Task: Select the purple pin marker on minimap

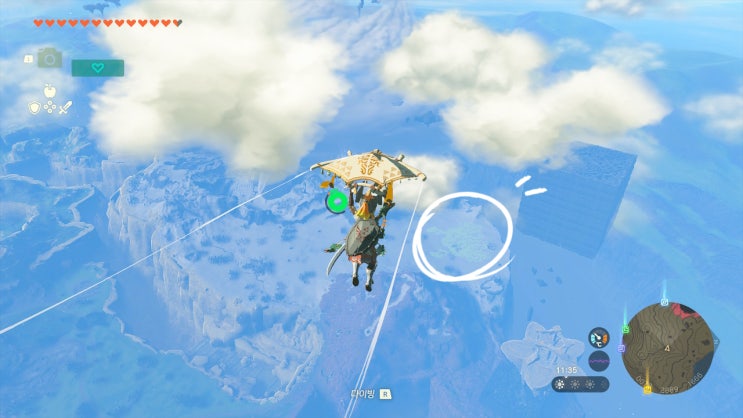Action: click(x=623, y=348)
